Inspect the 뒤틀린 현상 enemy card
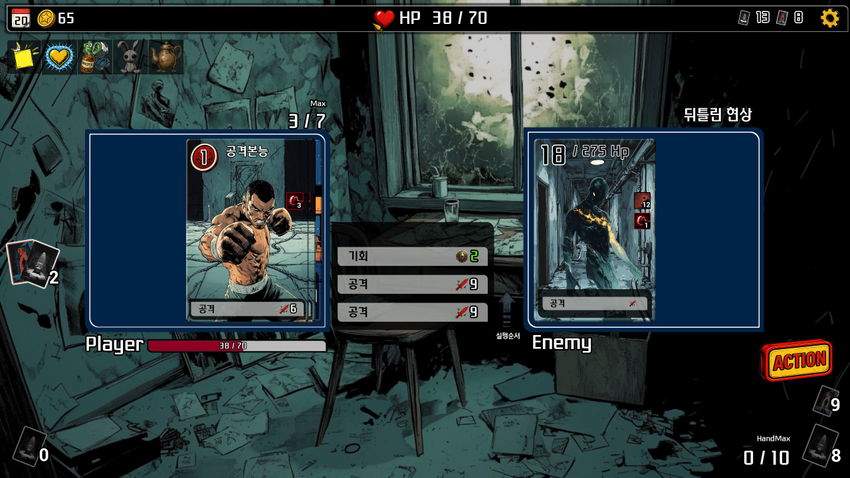 pyautogui.click(x=594, y=230)
